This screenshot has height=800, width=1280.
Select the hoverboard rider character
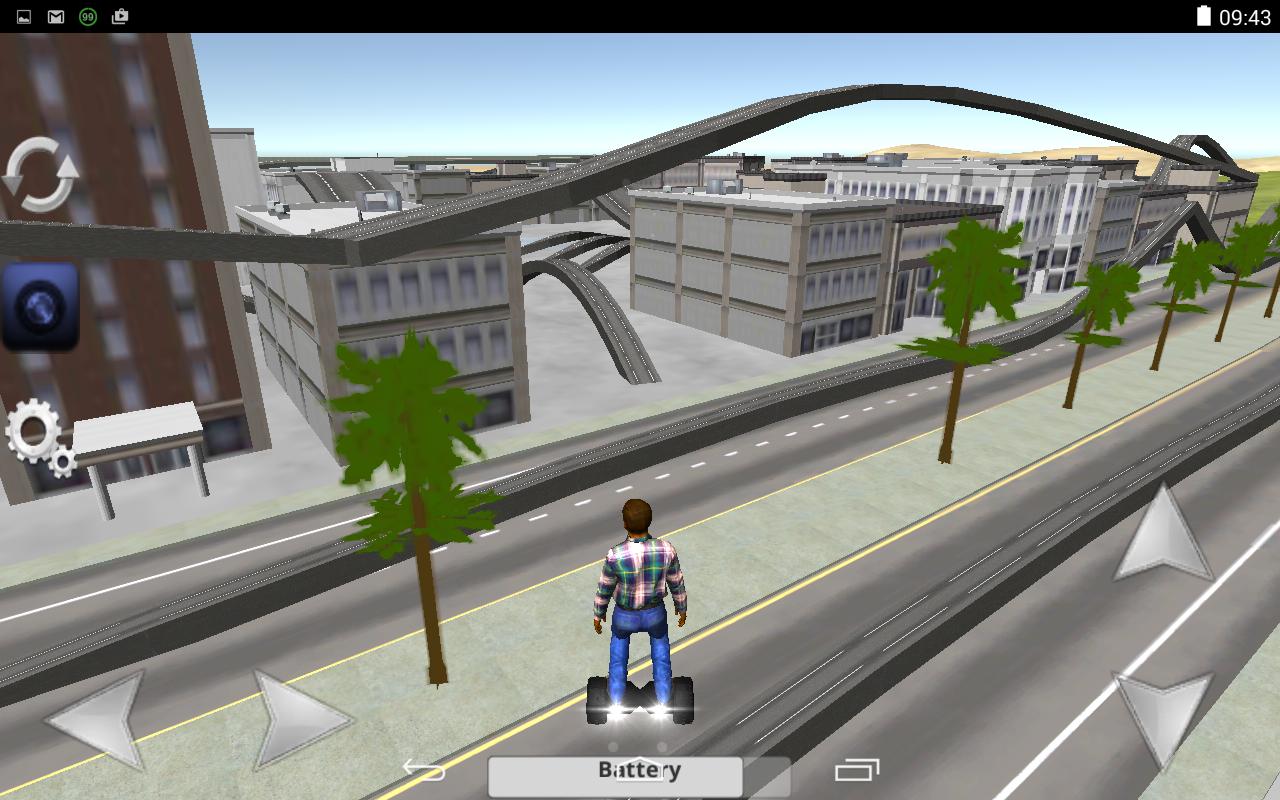click(641, 600)
